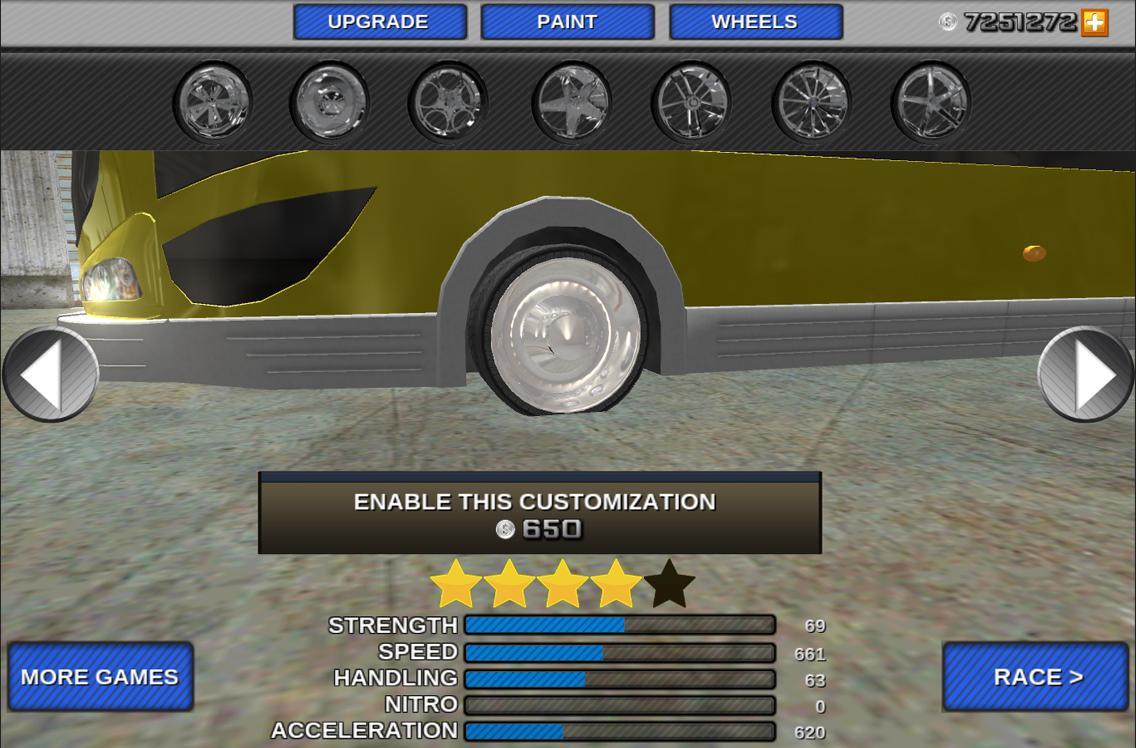Select the wheel with circular ring cutouts
The width and height of the screenshot is (1136, 748).
[x=447, y=102]
